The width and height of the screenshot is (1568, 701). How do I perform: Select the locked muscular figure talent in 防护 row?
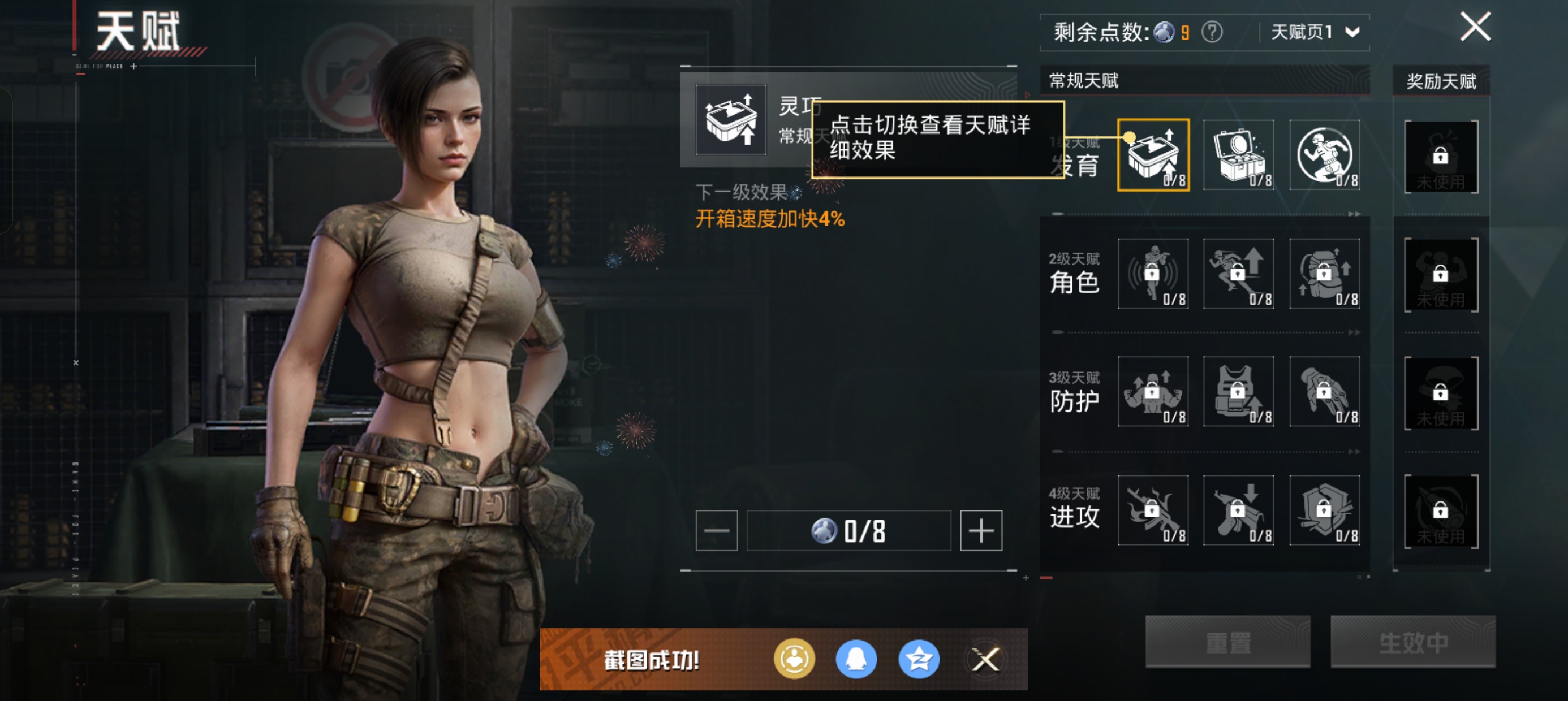coord(1153,392)
